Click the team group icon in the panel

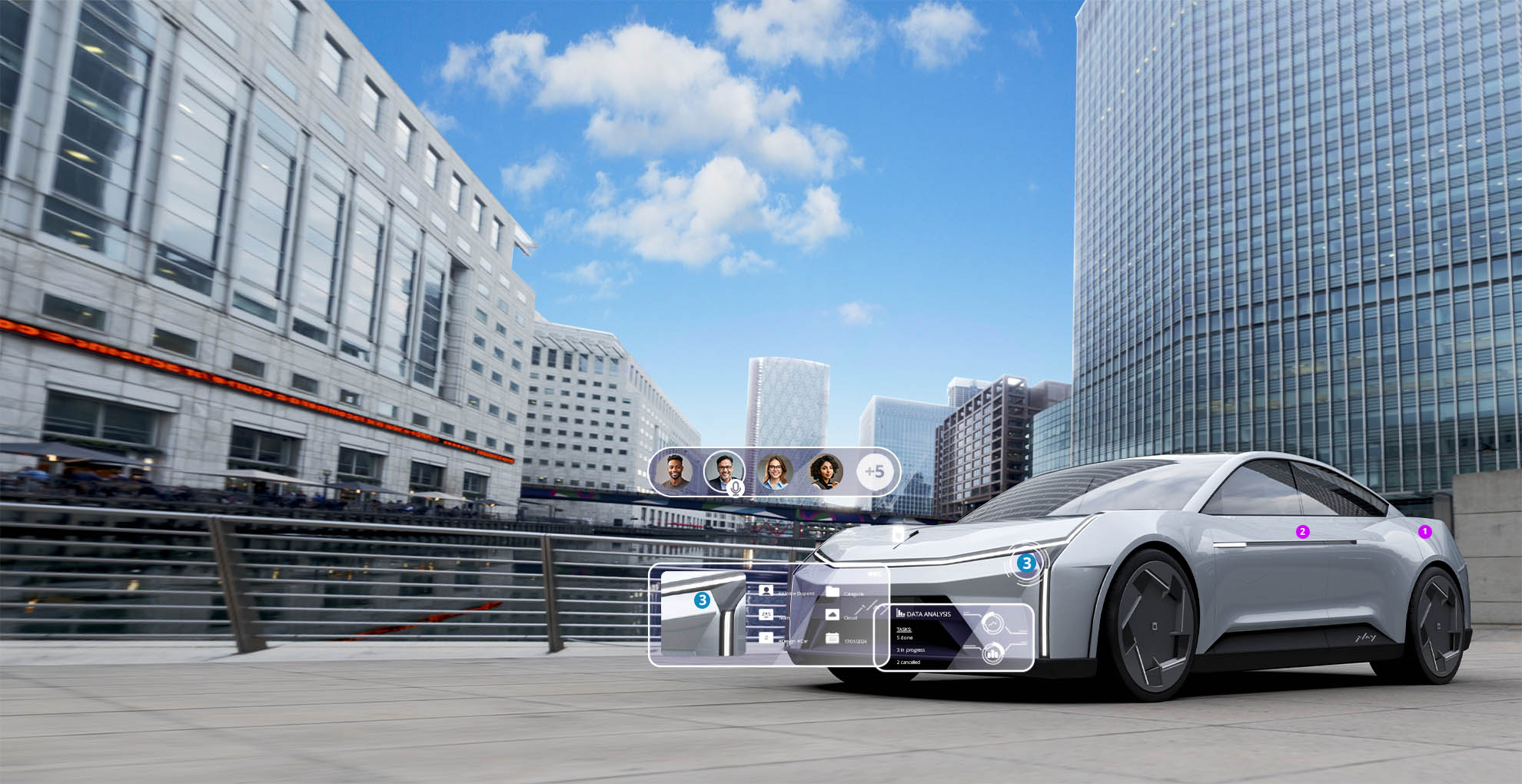(x=766, y=614)
